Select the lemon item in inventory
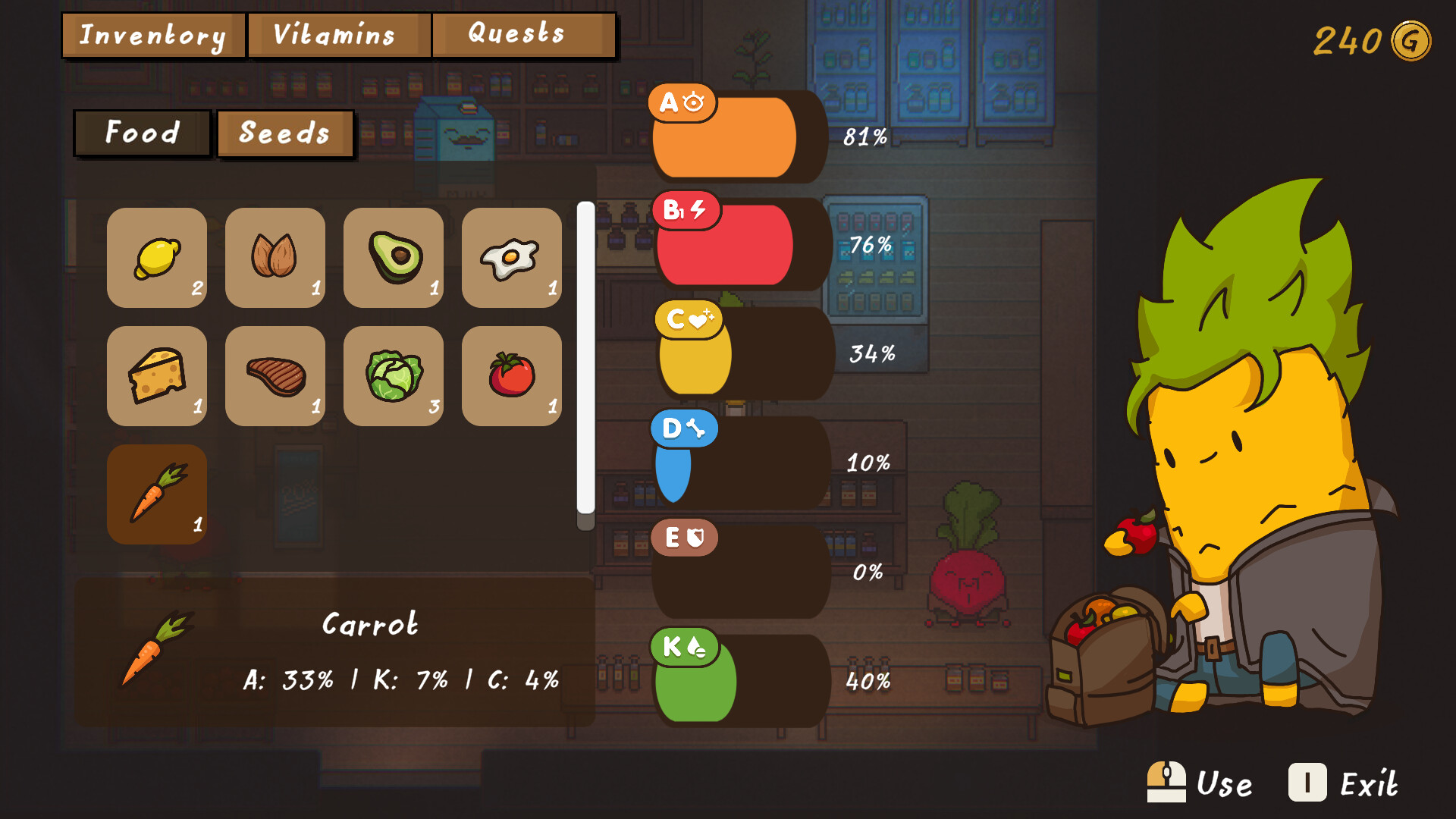Screen dimensions: 1456x819 pyautogui.click(x=157, y=258)
